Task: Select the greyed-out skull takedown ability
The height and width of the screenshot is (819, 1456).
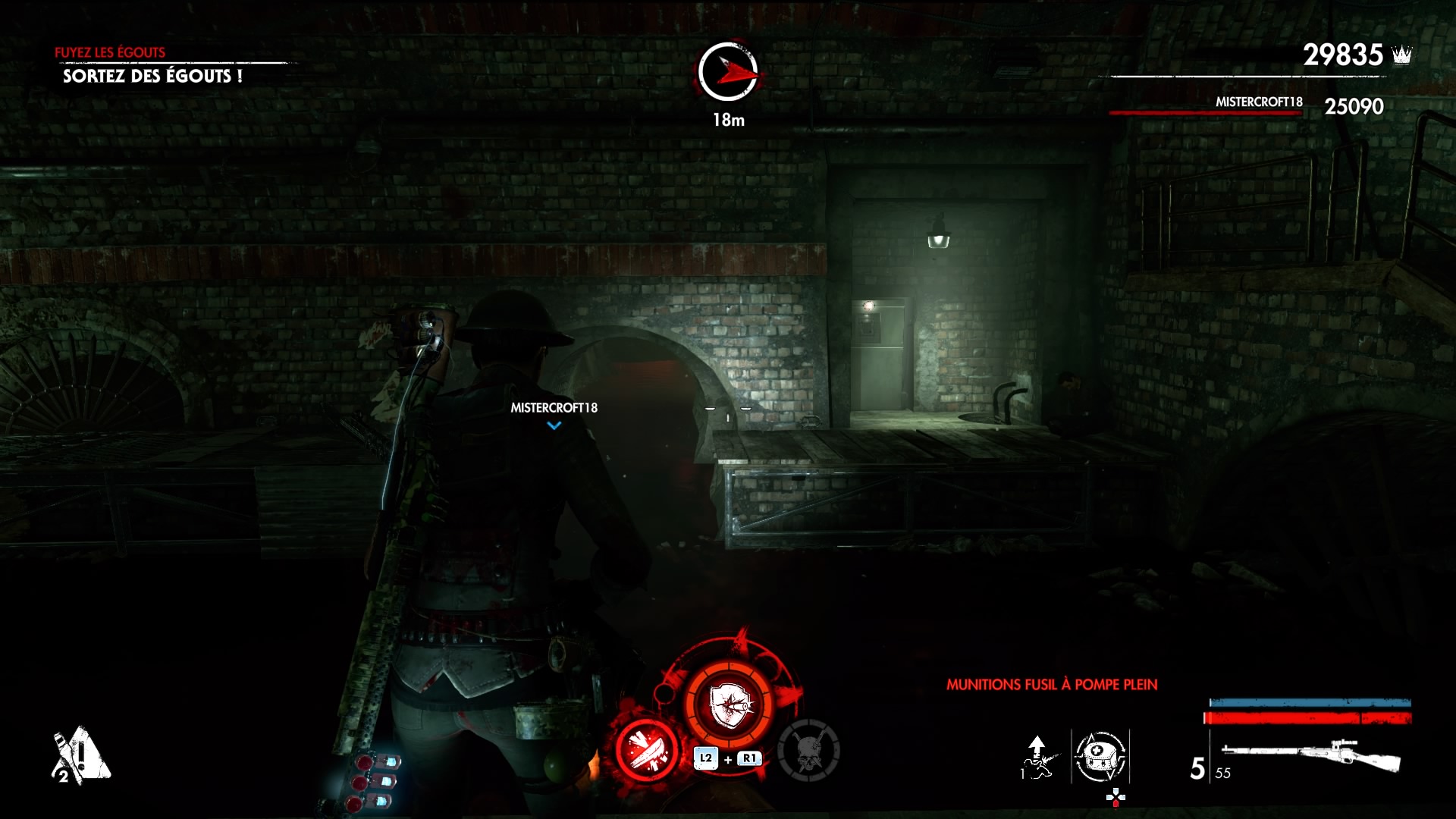Action: pos(808,751)
